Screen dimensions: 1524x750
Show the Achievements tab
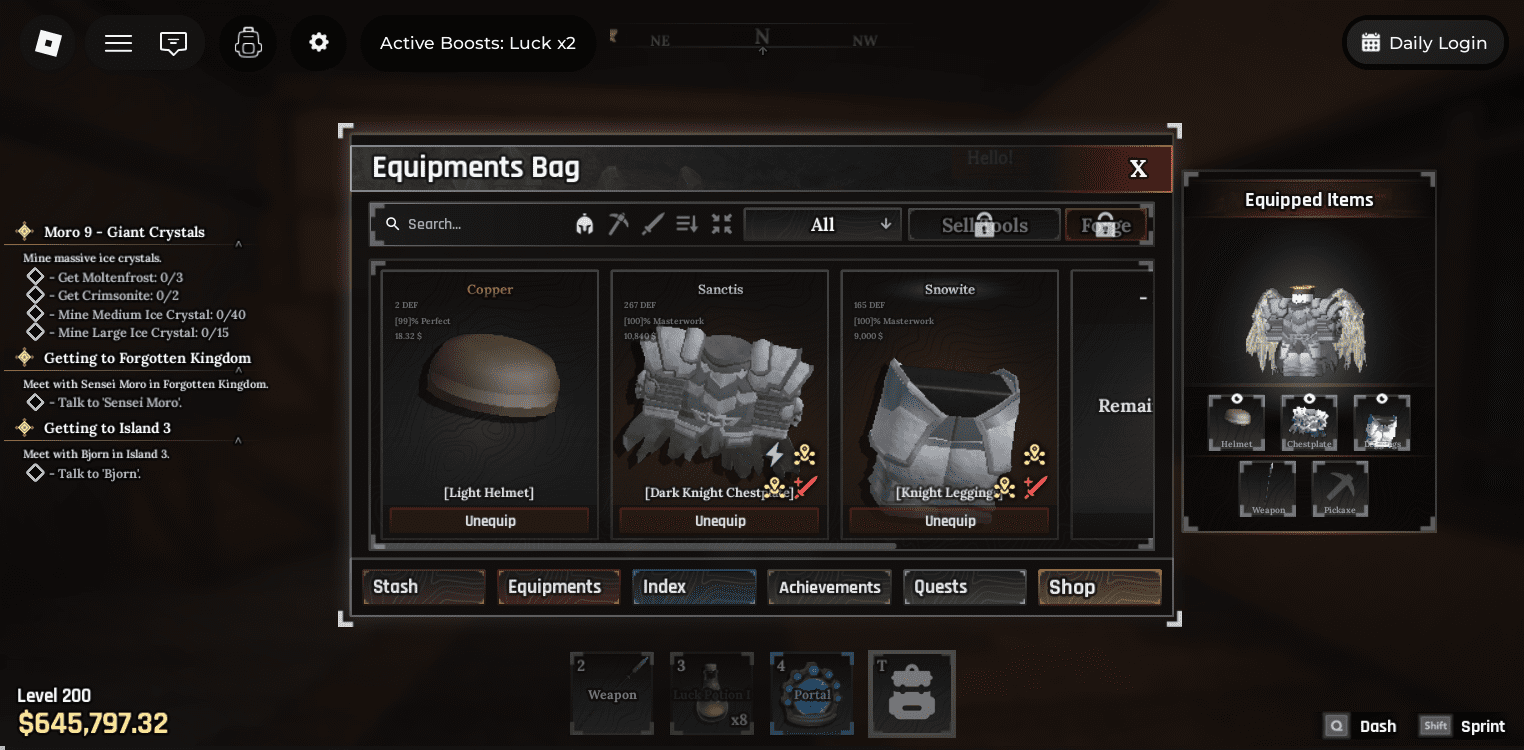coord(829,587)
